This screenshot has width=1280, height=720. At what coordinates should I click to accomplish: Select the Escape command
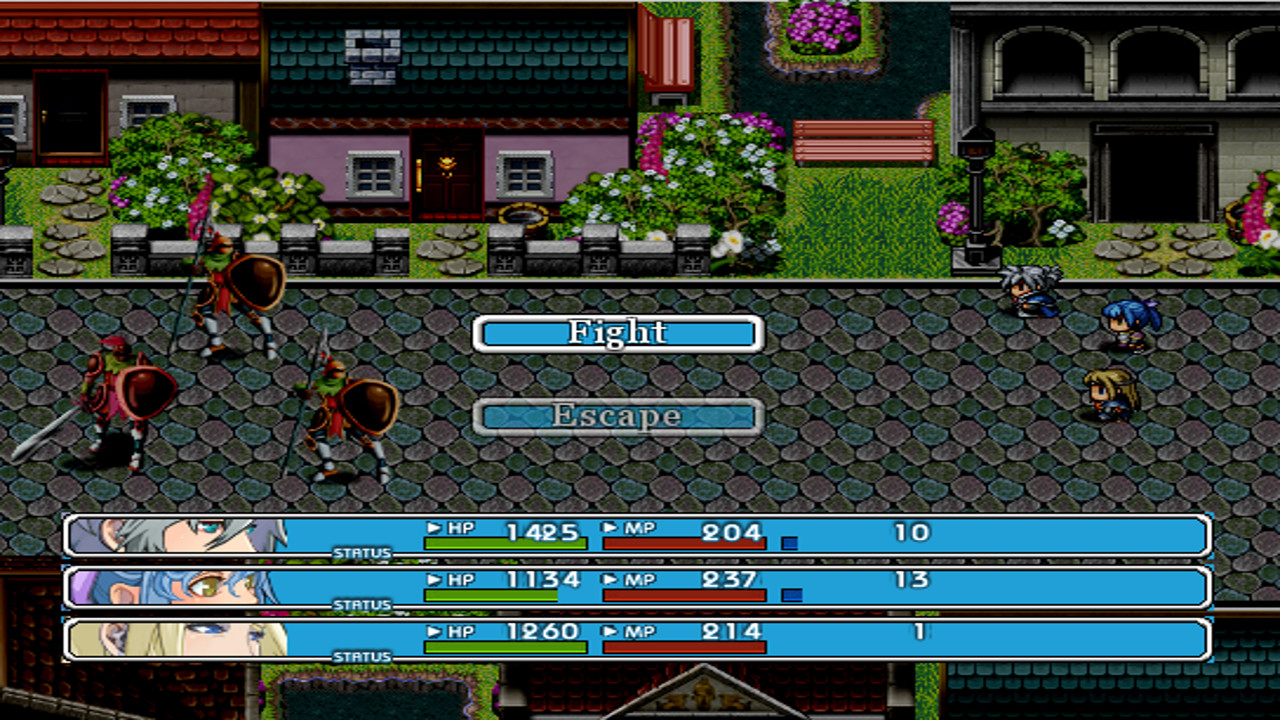click(617, 415)
